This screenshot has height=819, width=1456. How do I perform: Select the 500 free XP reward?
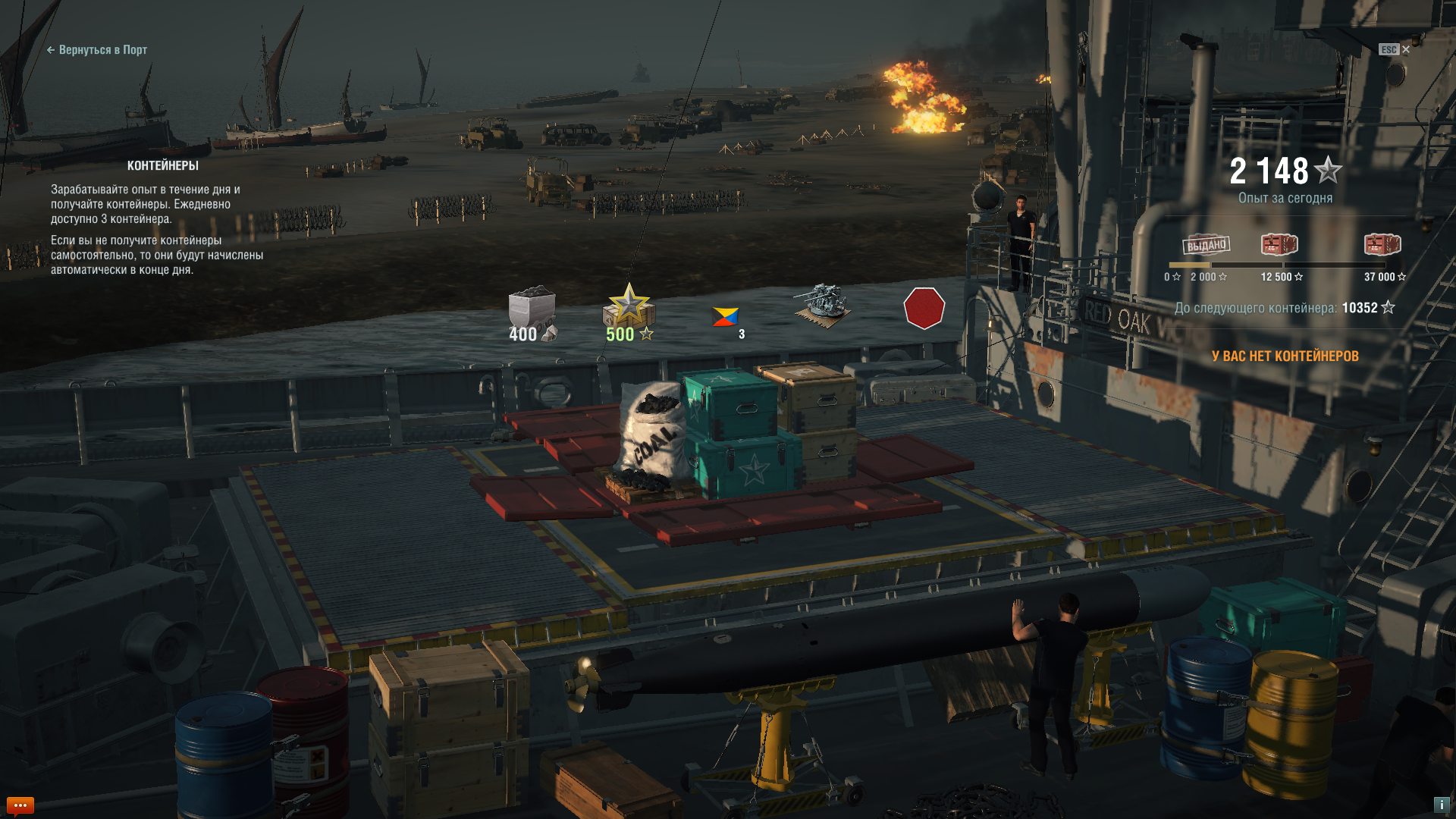tap(629, 312)
